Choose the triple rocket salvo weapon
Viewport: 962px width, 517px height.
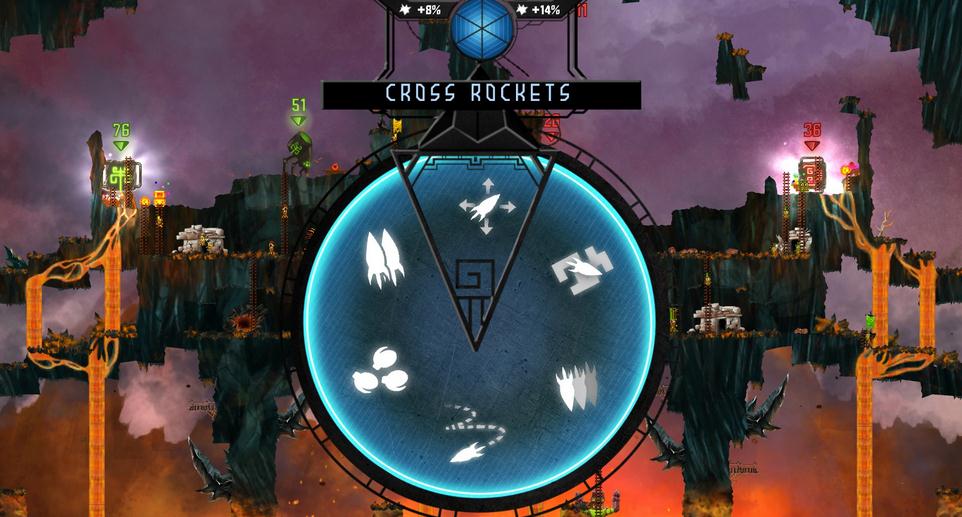382,259
